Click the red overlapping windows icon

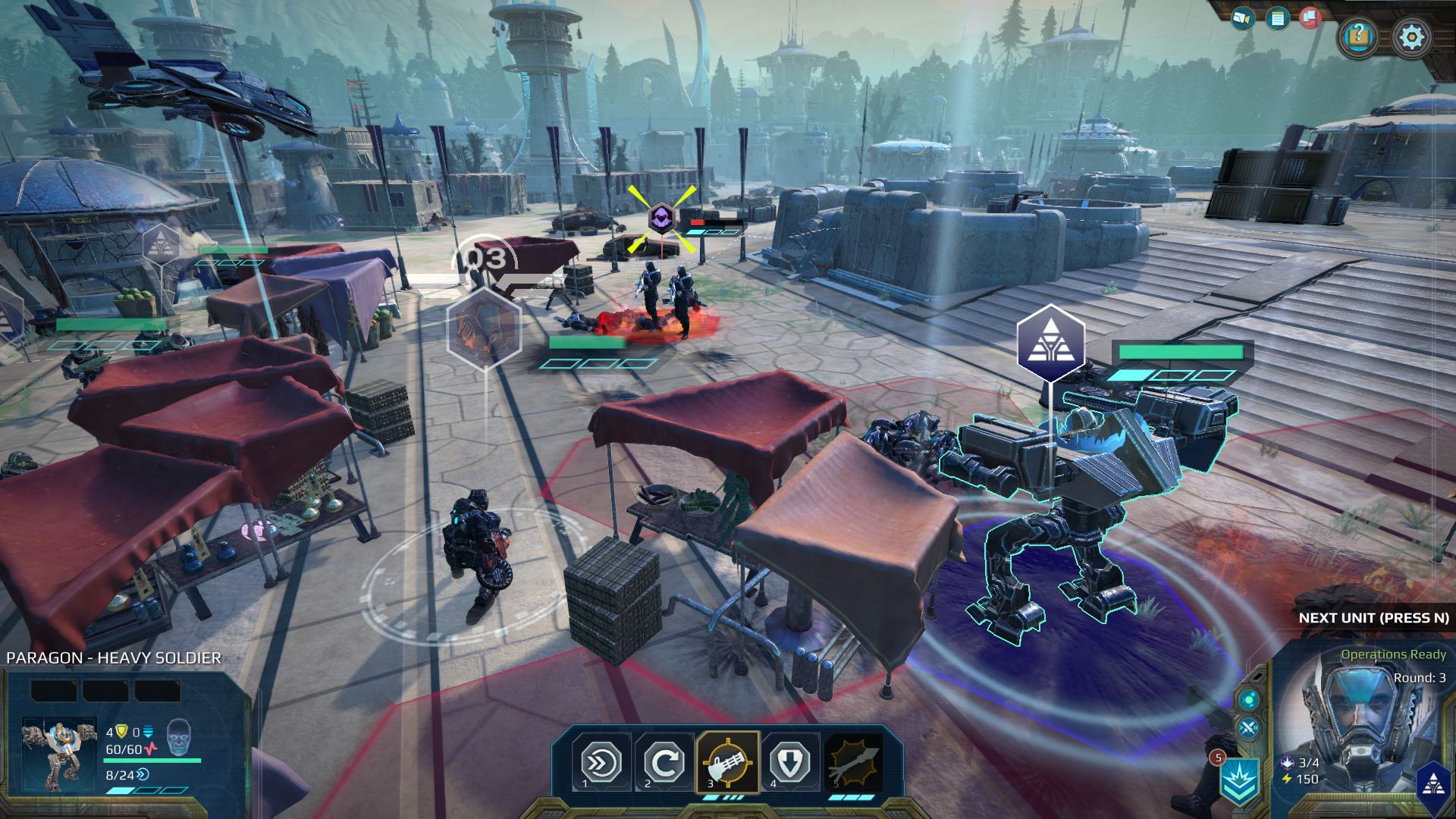pos(1310,18)
